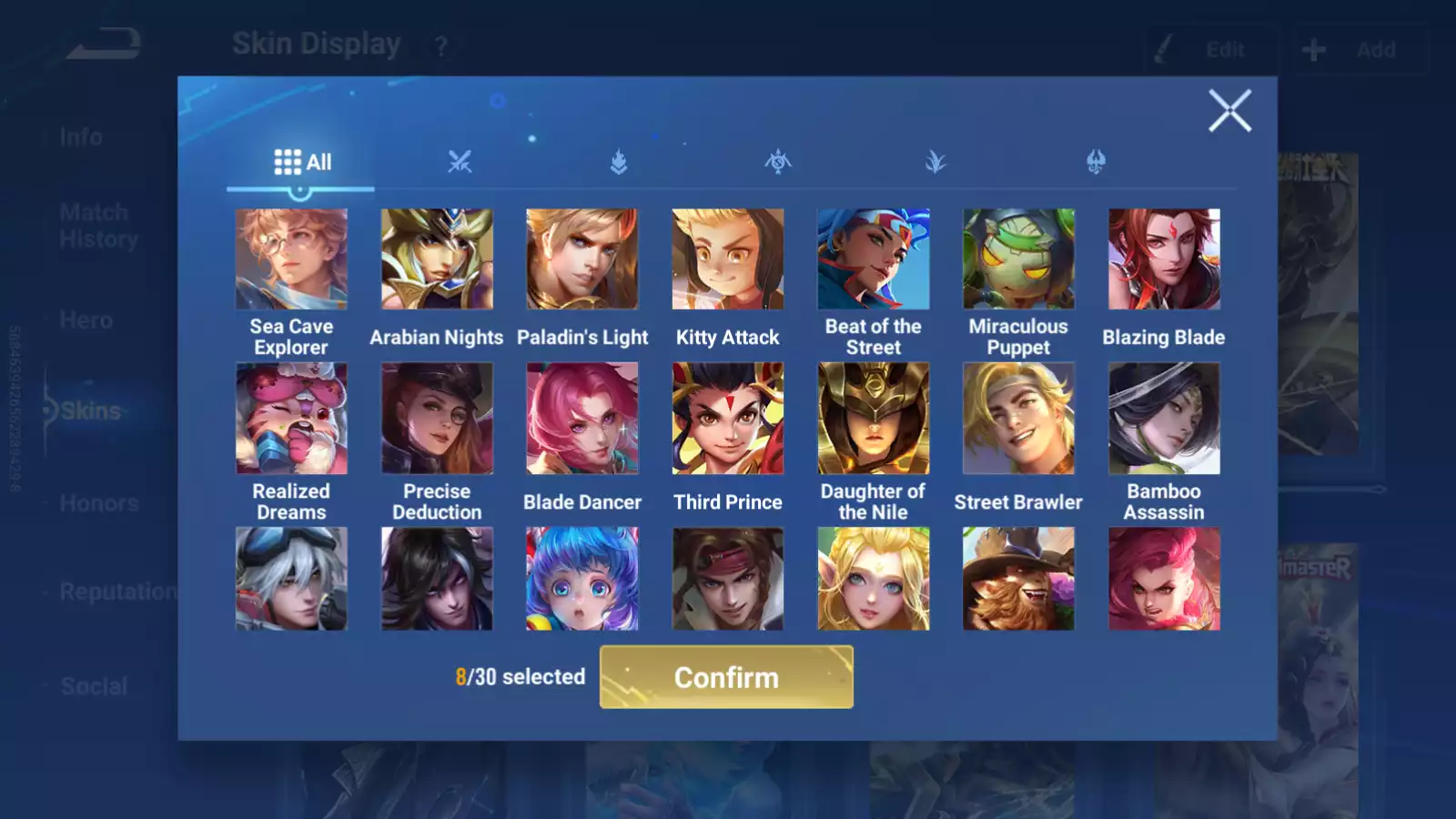Choose the blue-haired girl skin portrait
Viewport: 1456px width, 819px height.
coord(582,579)
